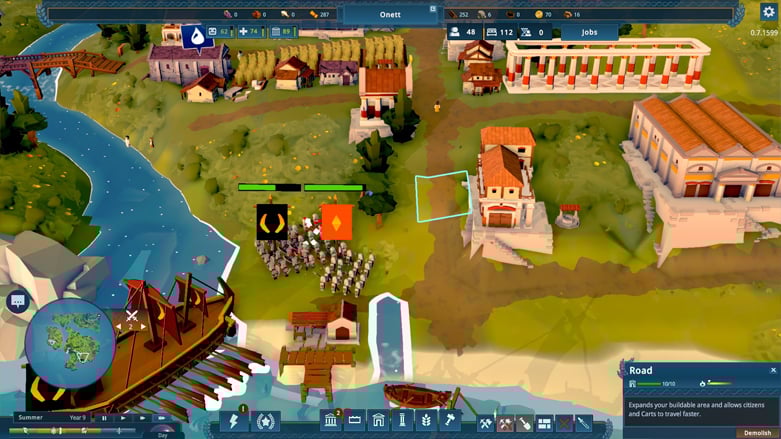781x439 pixels.
Task: Open the laurel star wreath menu
Action: [x=265, y=422]
